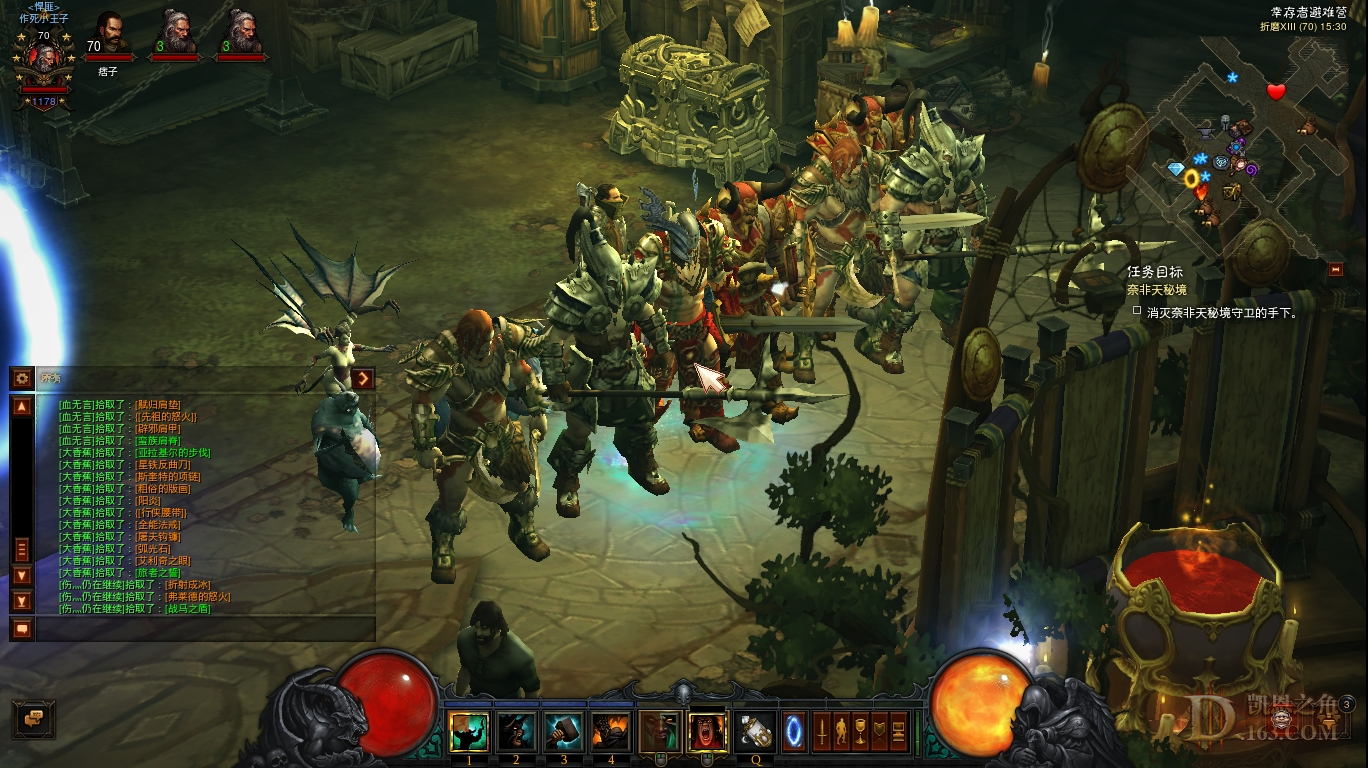Select the 所有 tab atop the chat window
Screen dimensions: 1368x768
[48, 377]
